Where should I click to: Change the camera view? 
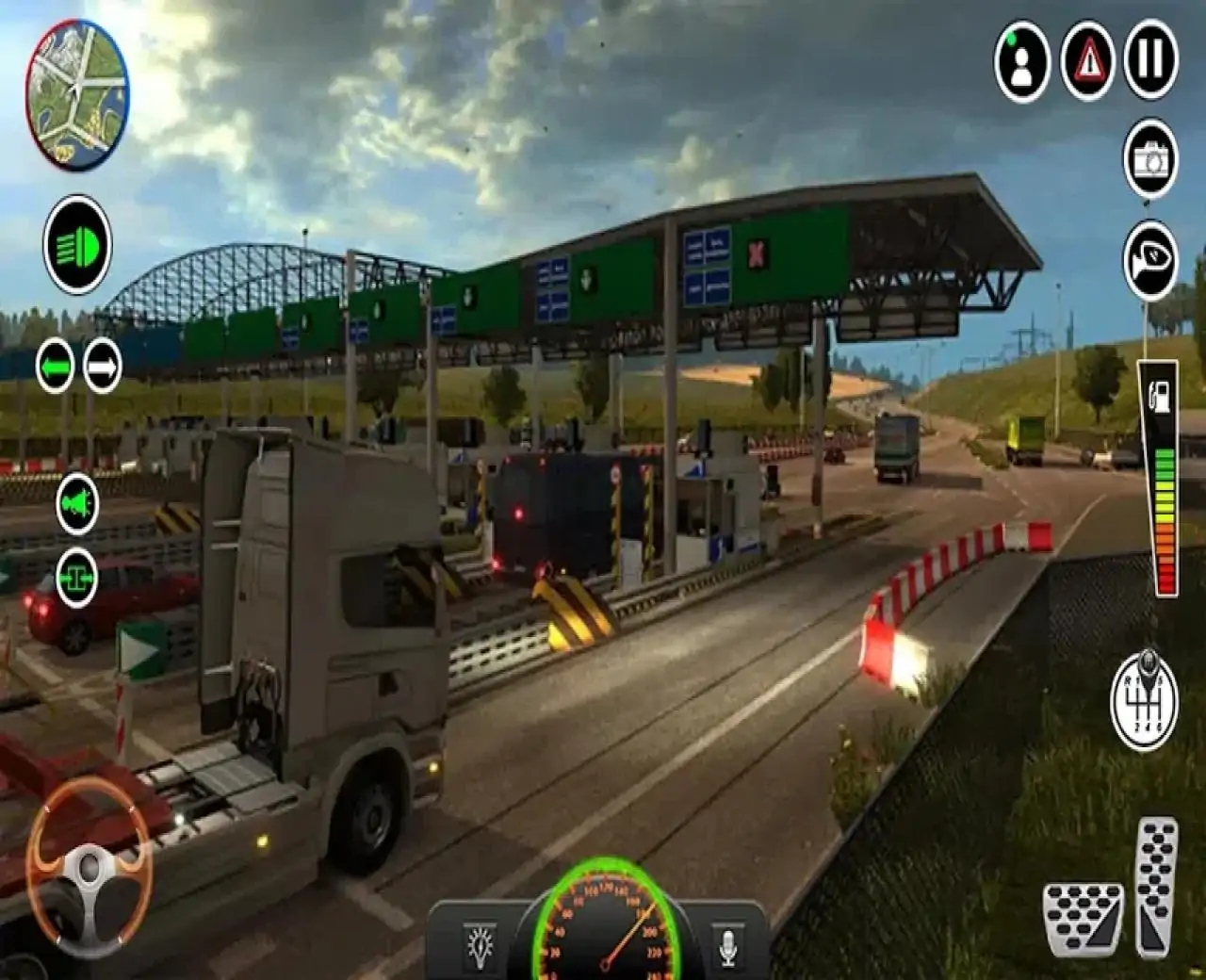[1150, 160]
